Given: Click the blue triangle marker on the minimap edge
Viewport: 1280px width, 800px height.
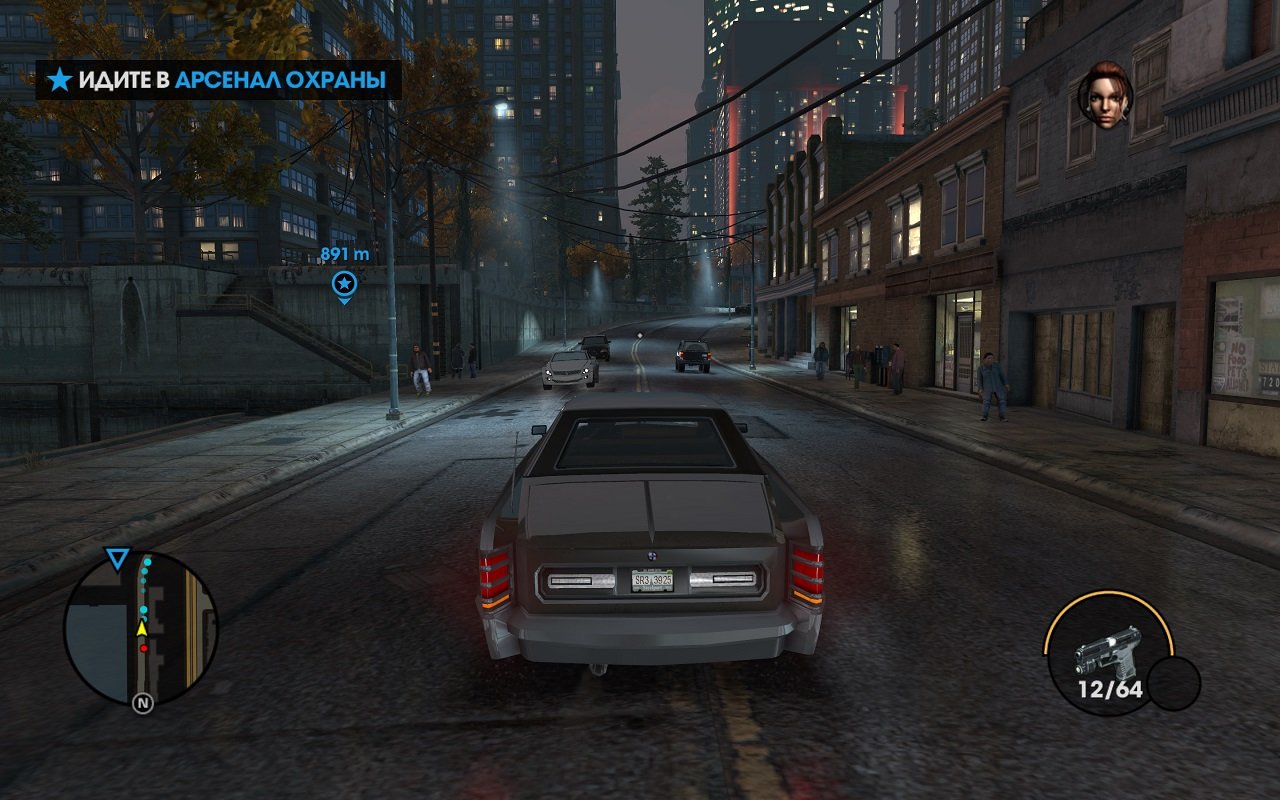Looking at the screenshot, I should click(118, 559).
